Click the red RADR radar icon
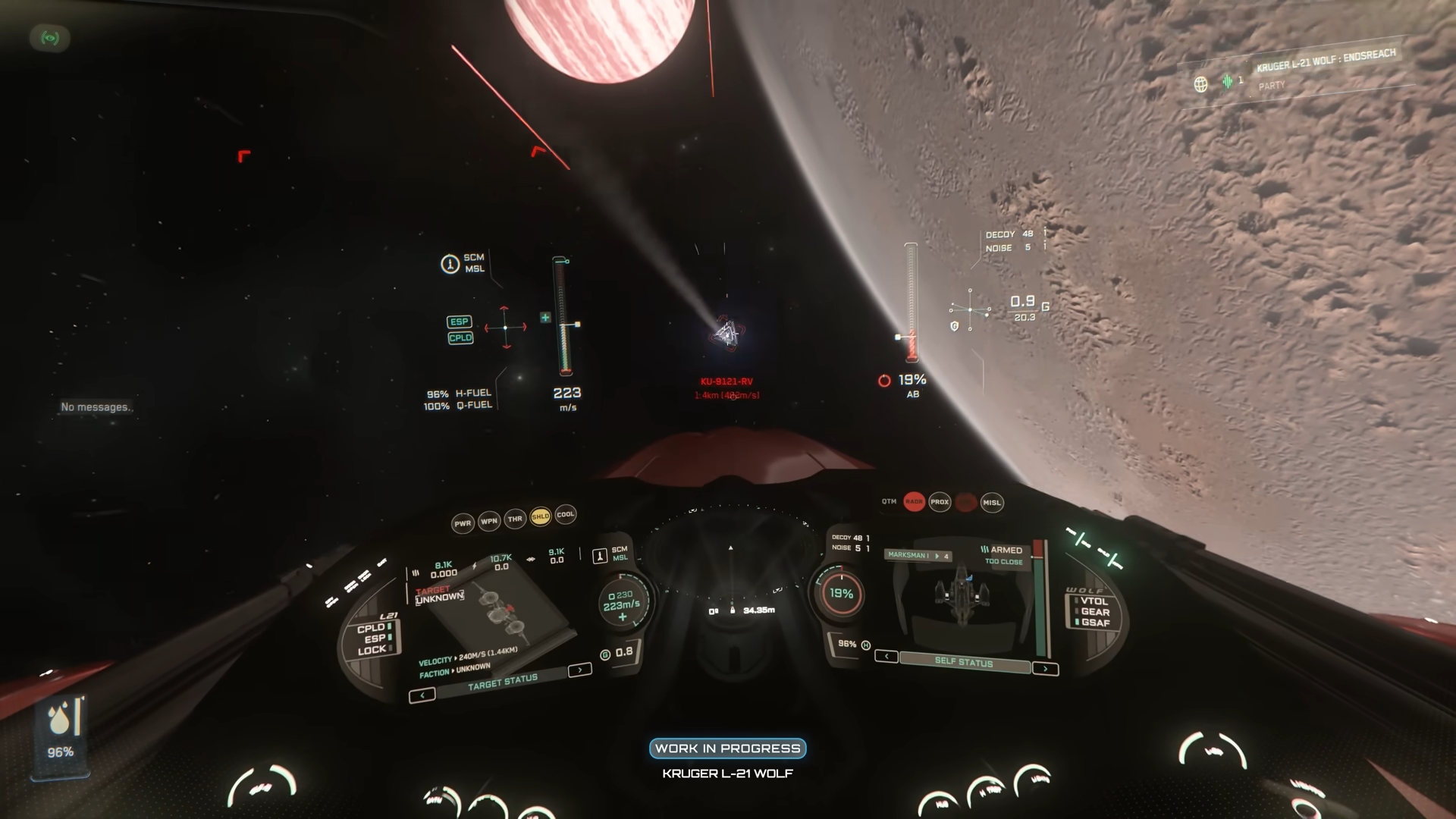This screenshot has width=1456, height=819. tap(915, 502)
